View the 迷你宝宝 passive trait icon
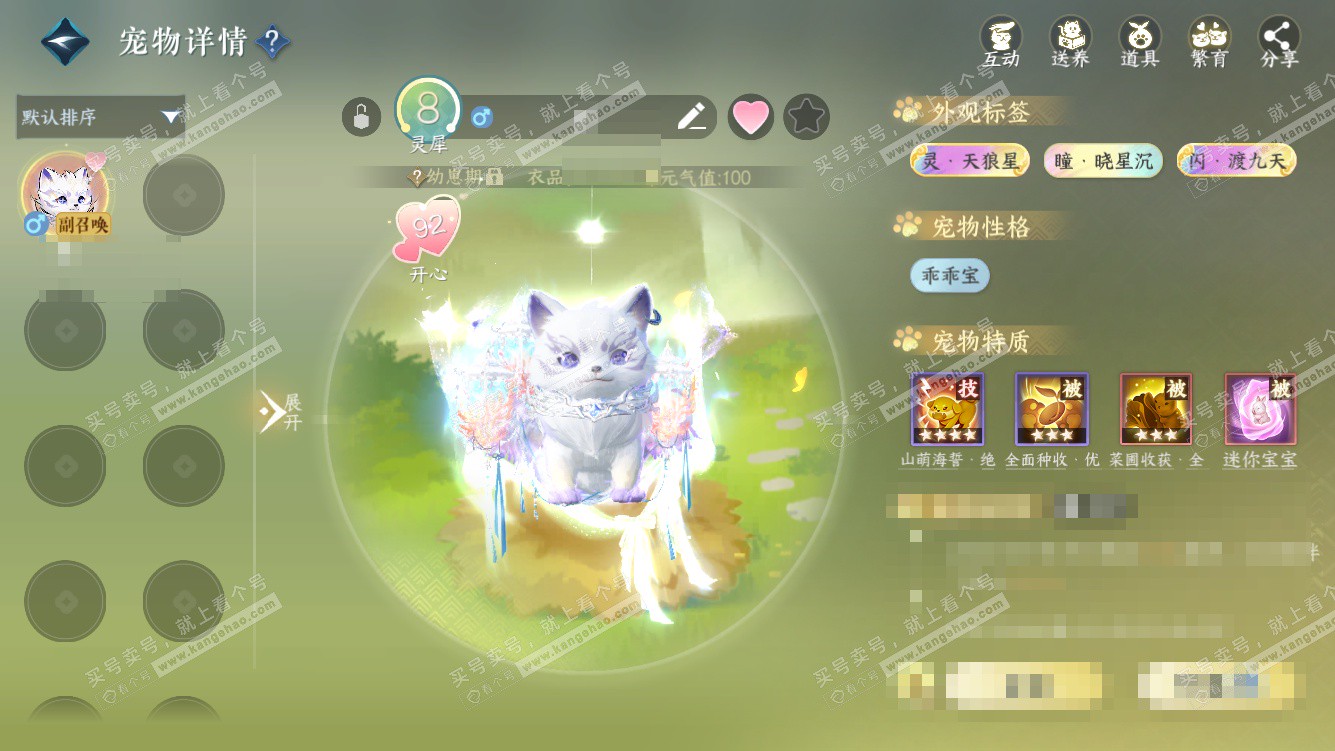Image resolution: width=1335 pixels, height=751 pixels. [1260, 409]
